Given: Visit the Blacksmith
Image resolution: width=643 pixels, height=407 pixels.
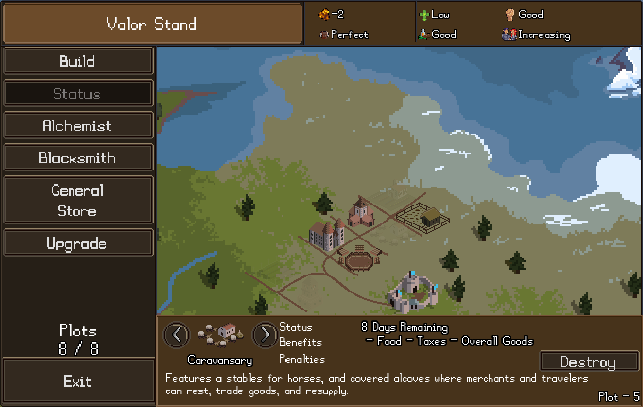Looking at the screenshot, I should [x=77, y=158].
